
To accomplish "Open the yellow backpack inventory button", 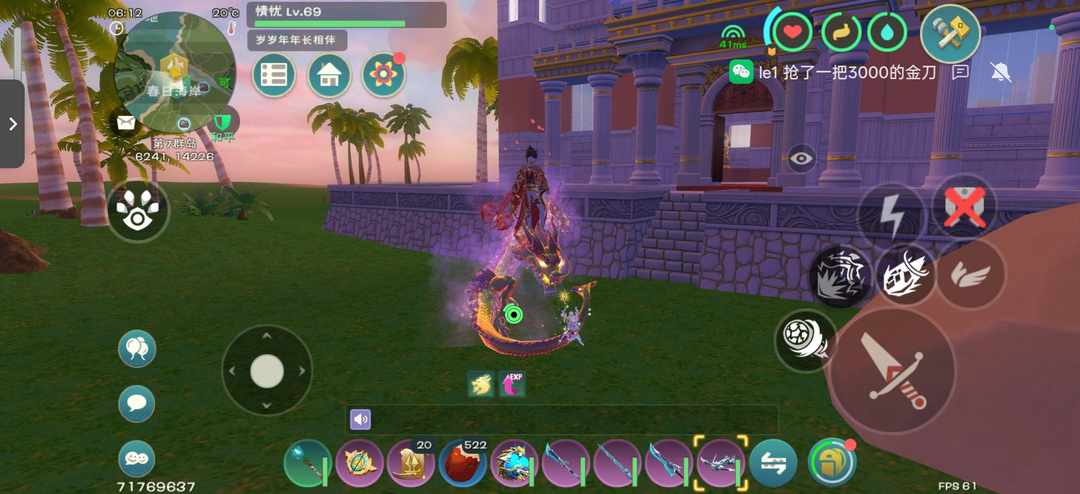I will [831, 462].
